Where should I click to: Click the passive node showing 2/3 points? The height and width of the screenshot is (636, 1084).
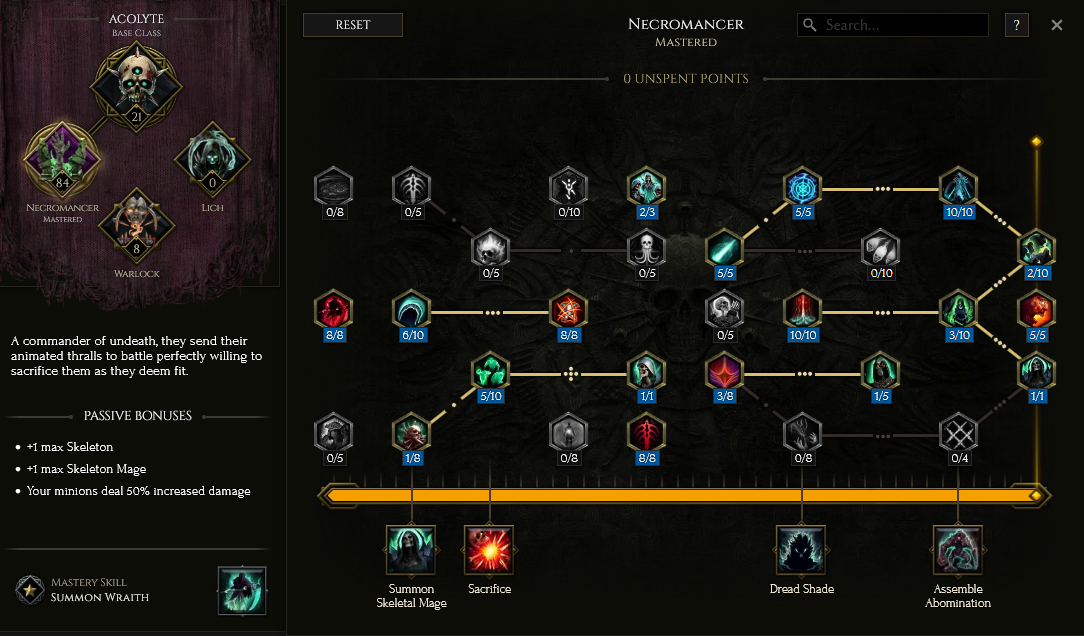click(645, 187)
